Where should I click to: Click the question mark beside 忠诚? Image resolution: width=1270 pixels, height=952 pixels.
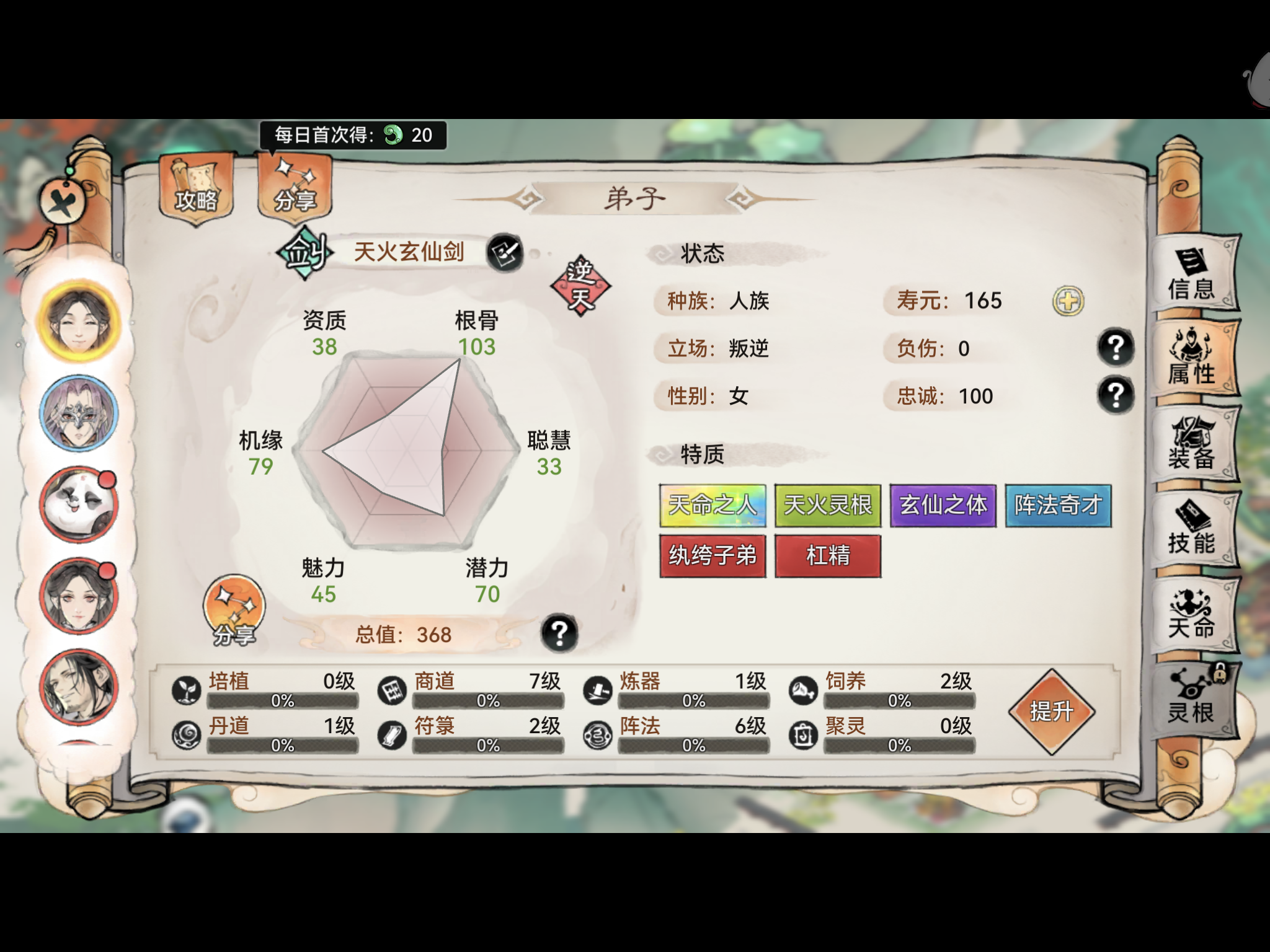pyautogui.click(x=1116, y=393)
